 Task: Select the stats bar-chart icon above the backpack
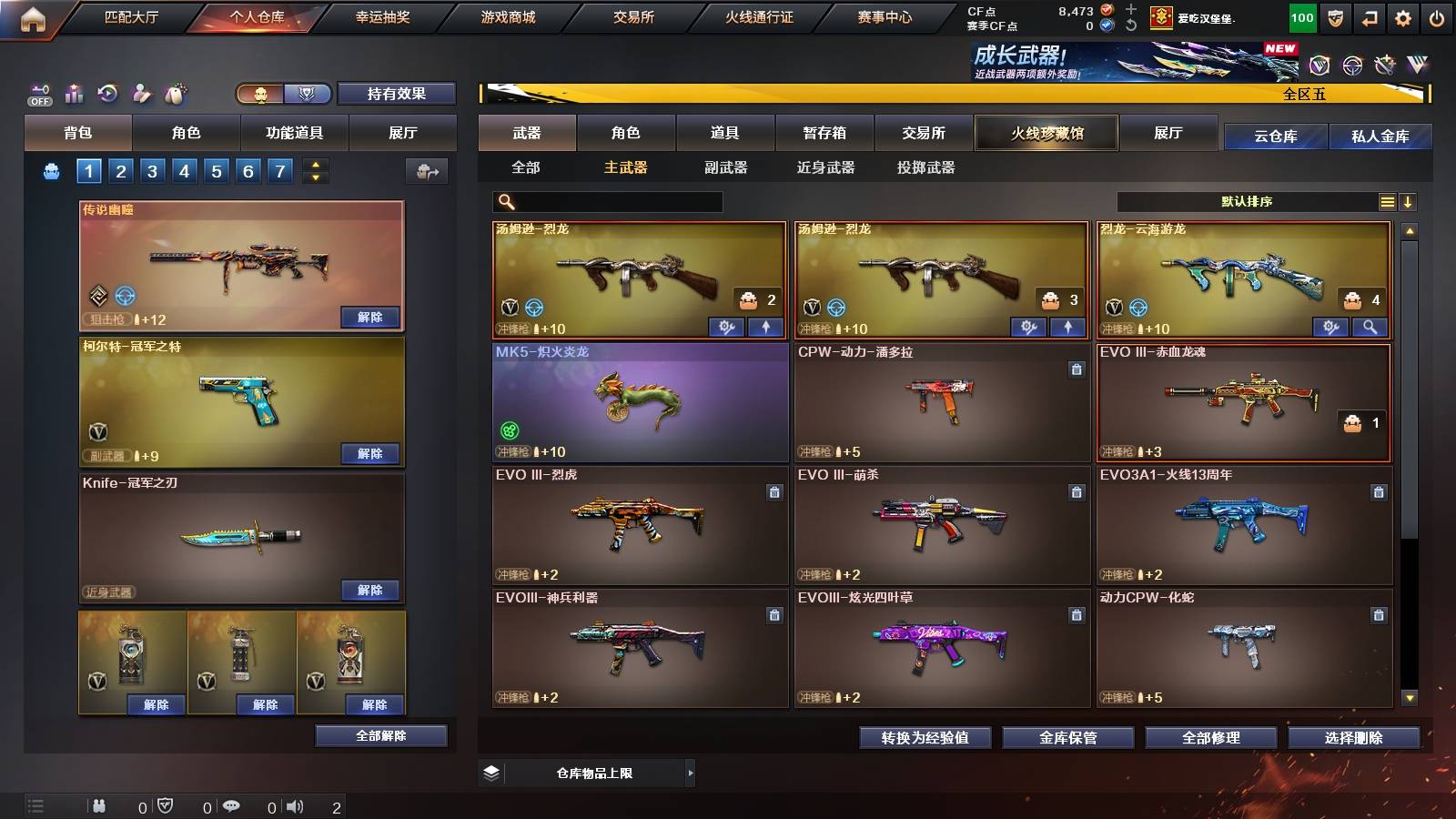(x=74, y=94)
